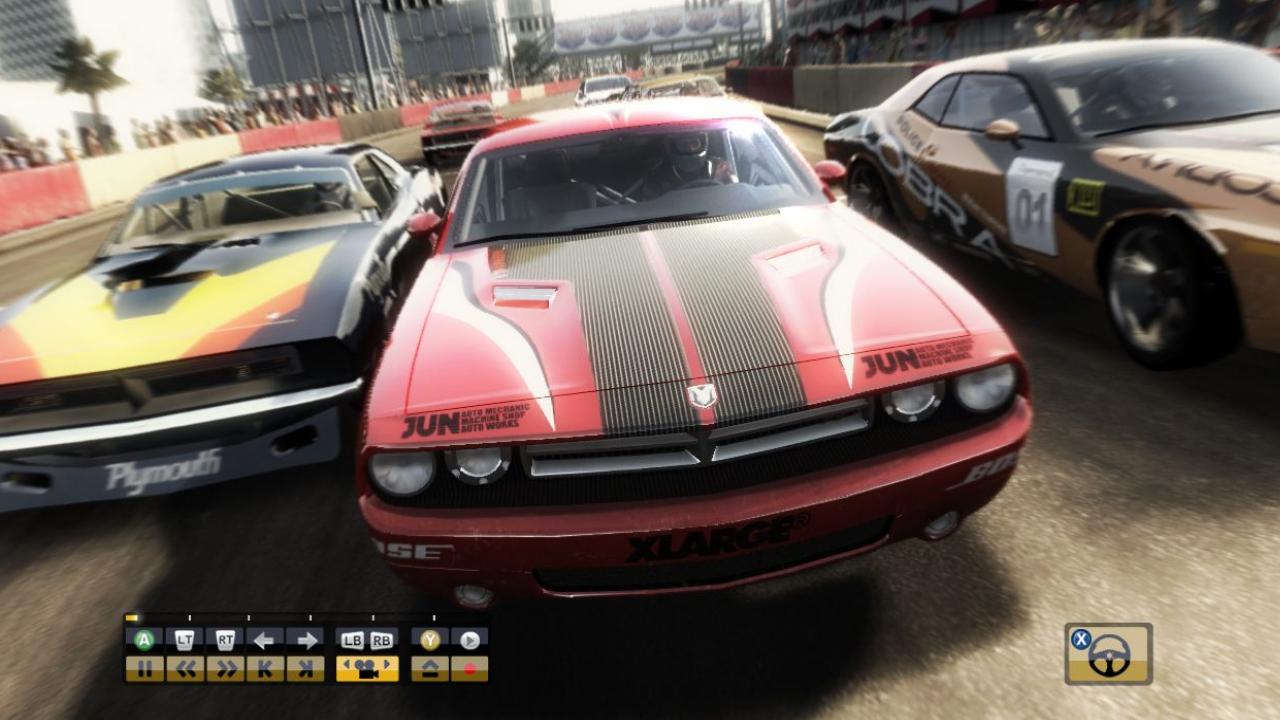Select the A button prompt above pause
The height and width of the screenshot is (720, 1280).
143,638
